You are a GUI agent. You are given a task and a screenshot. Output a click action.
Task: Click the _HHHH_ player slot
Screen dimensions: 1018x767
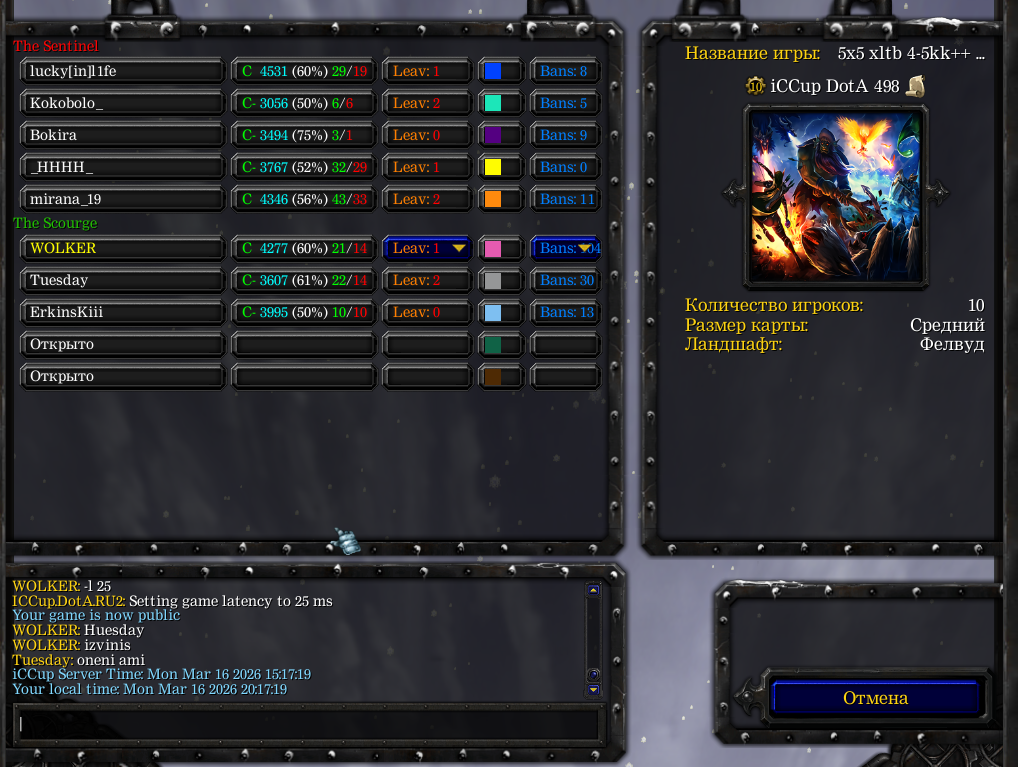tap(122, 167)
